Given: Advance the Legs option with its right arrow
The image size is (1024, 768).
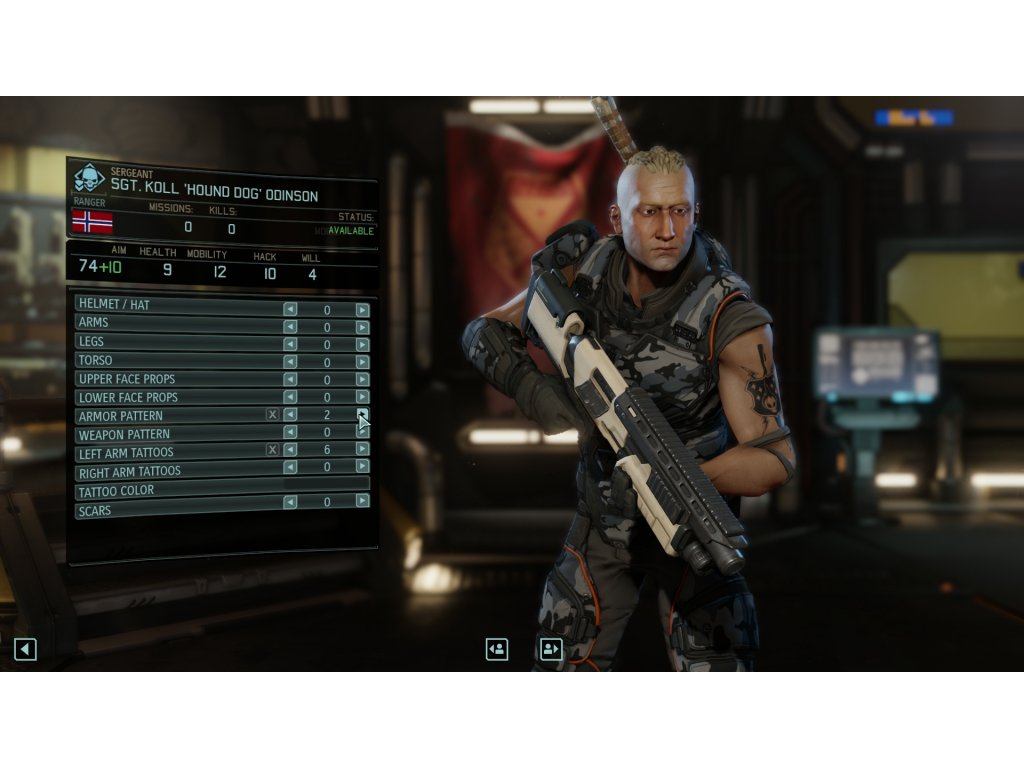Looking at the screenshot, I should pyautogui.click(x=362, y=344).
